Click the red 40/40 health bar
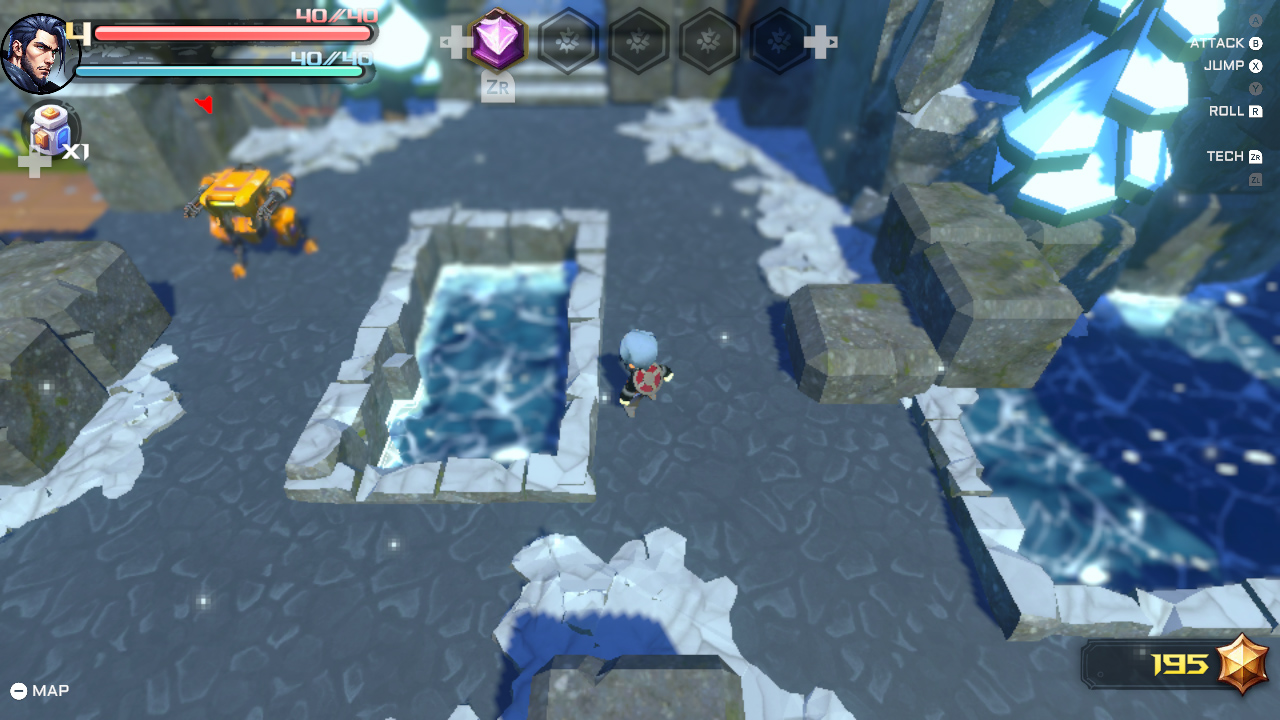The image size is (1280, 720). tap(230, 33)
